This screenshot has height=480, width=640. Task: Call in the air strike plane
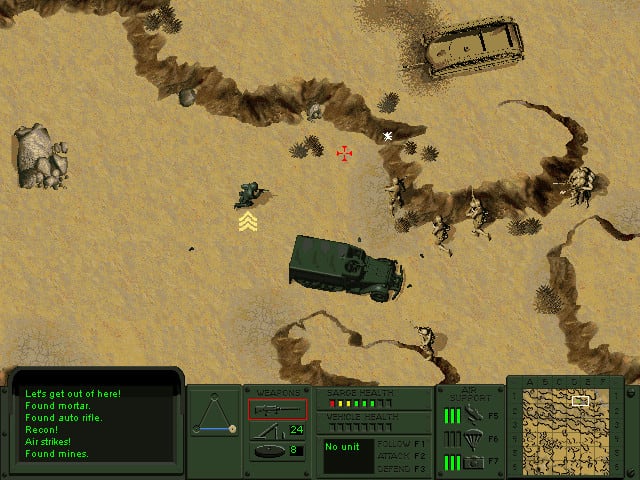pos(473,414)
